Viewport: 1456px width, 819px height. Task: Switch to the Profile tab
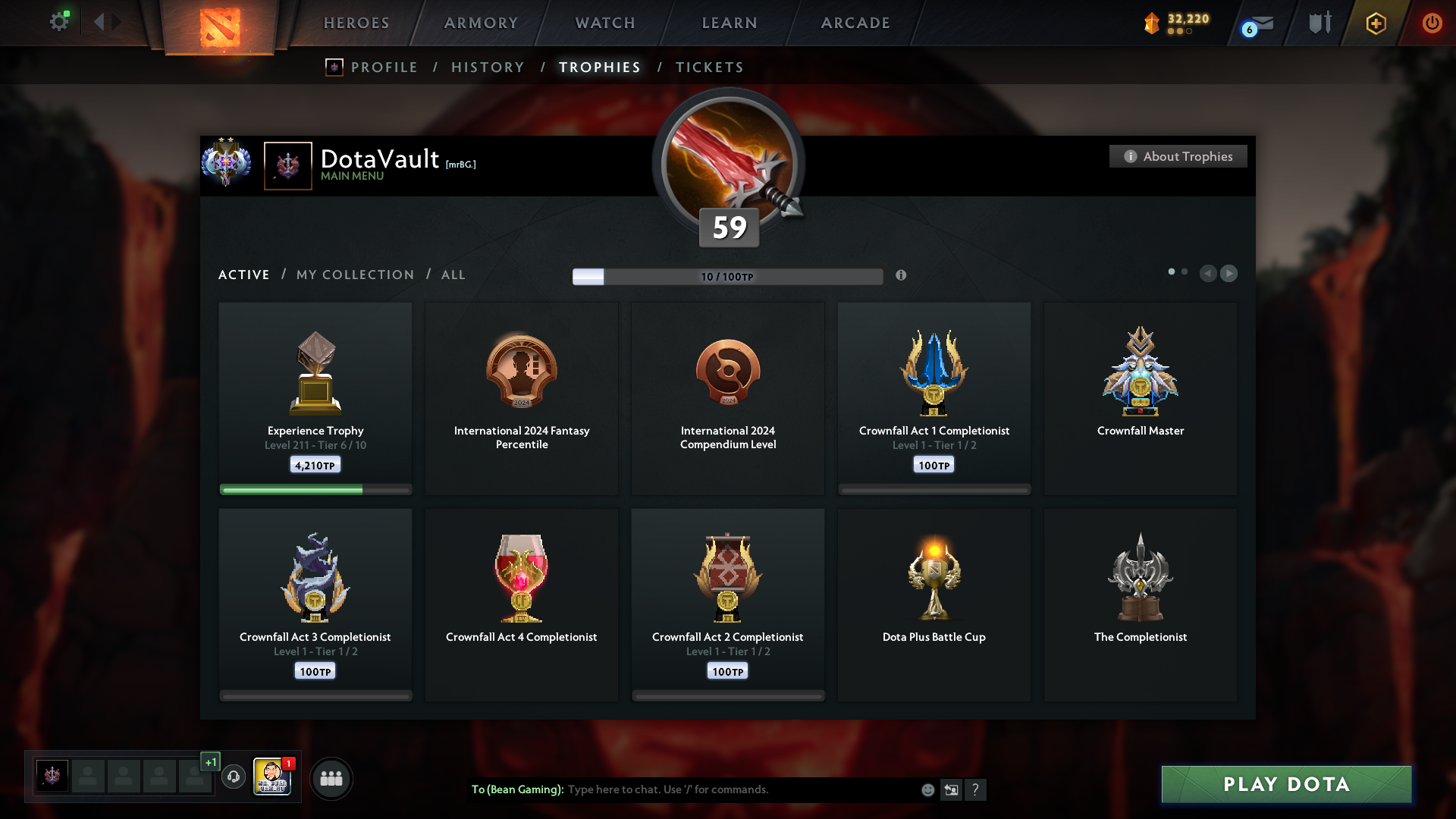click(384, 67)
